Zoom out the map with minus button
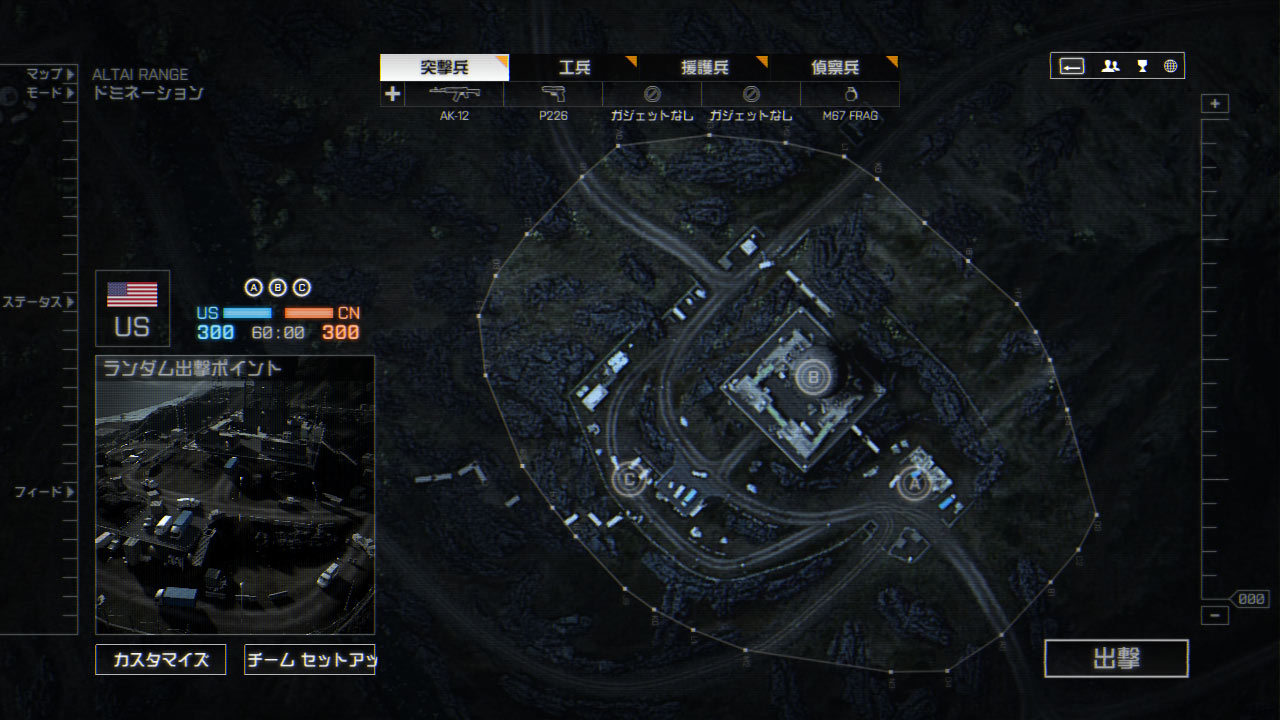 1215,616
